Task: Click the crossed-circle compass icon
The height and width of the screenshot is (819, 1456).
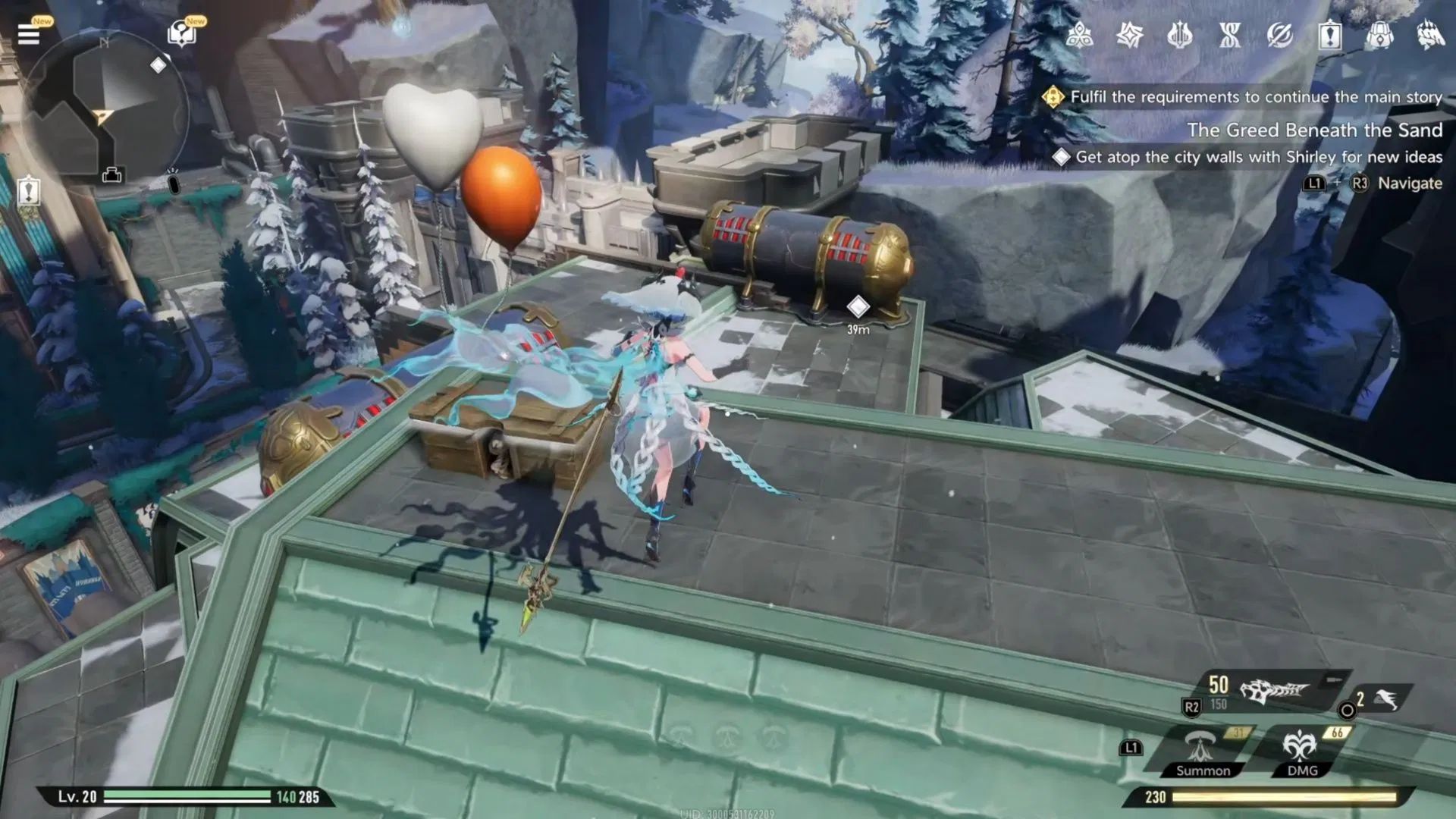Action: pos(1281,34)
